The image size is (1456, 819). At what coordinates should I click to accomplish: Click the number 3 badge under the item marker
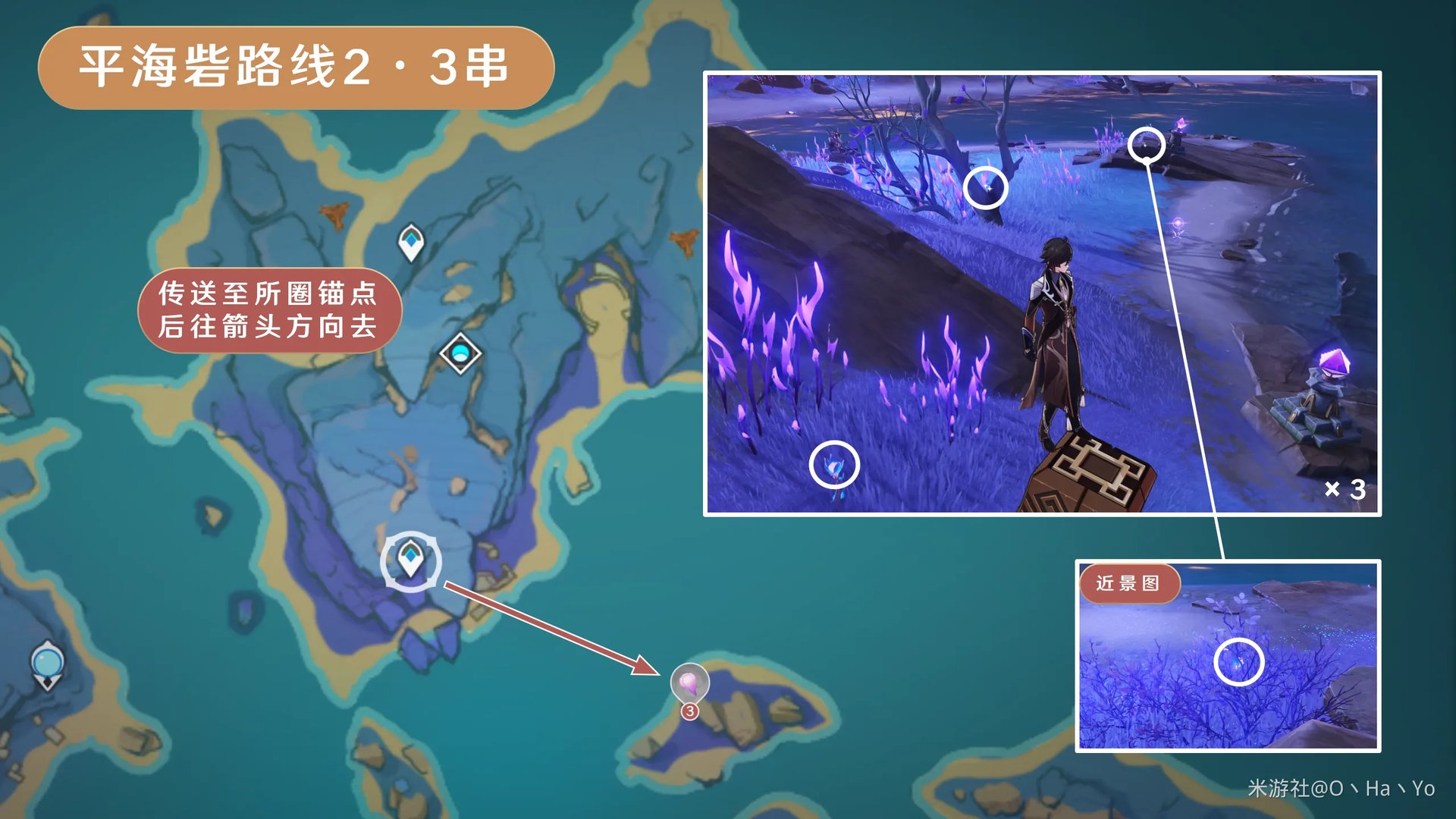689,711
